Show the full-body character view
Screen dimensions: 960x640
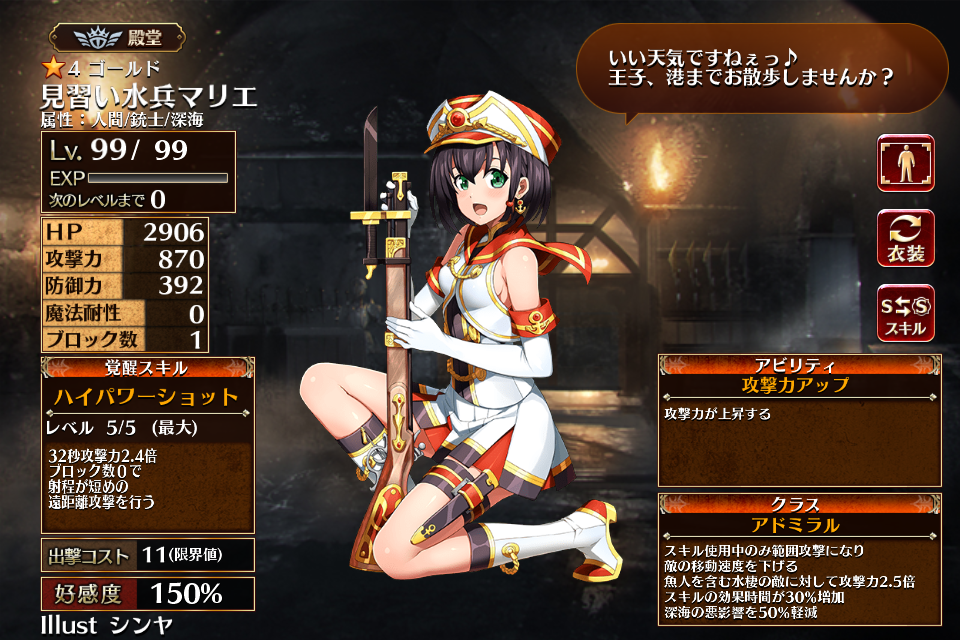click(x=906, y=163)
